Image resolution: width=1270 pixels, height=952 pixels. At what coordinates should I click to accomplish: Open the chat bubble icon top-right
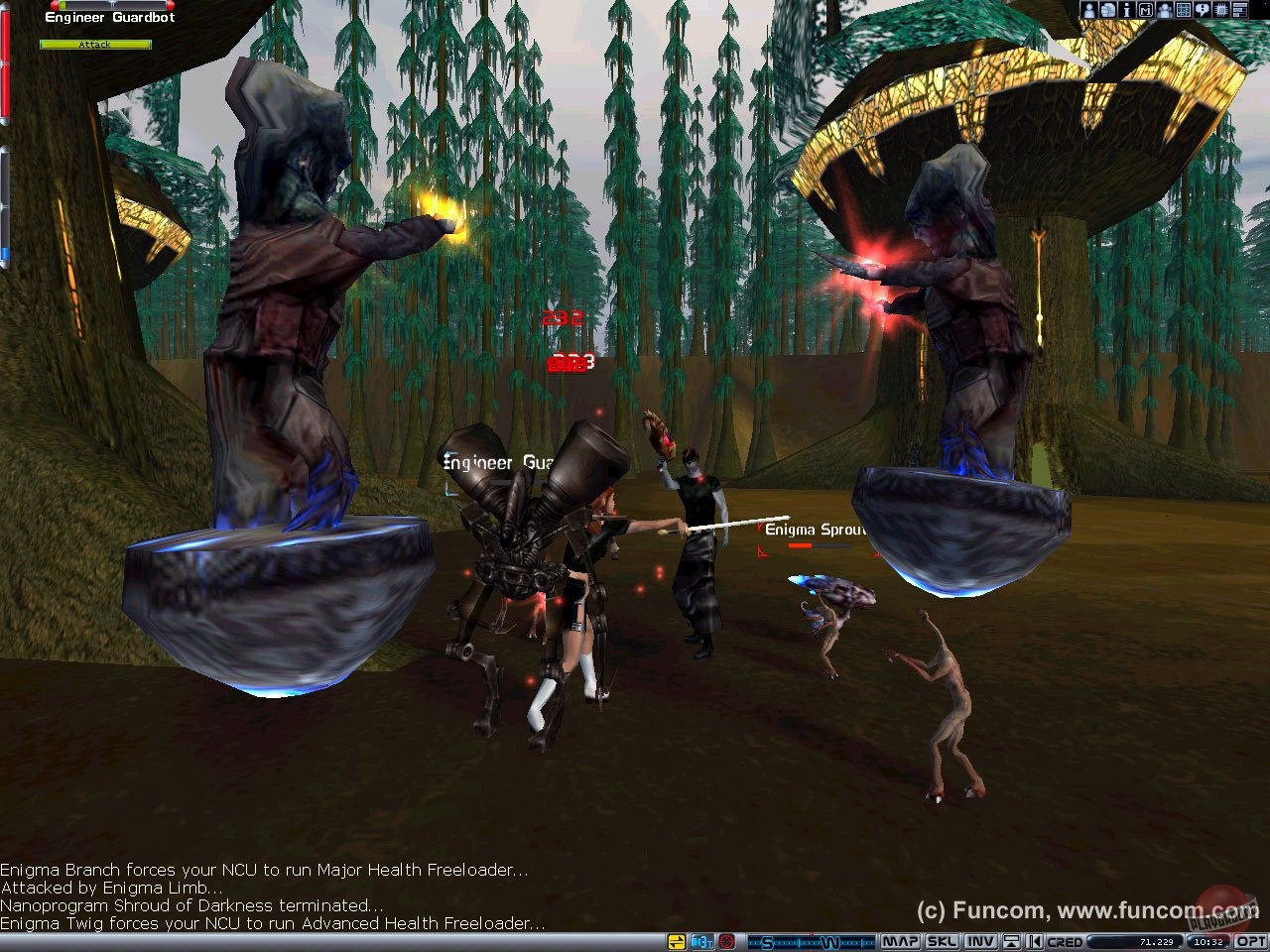click(x=1202, y=10)
